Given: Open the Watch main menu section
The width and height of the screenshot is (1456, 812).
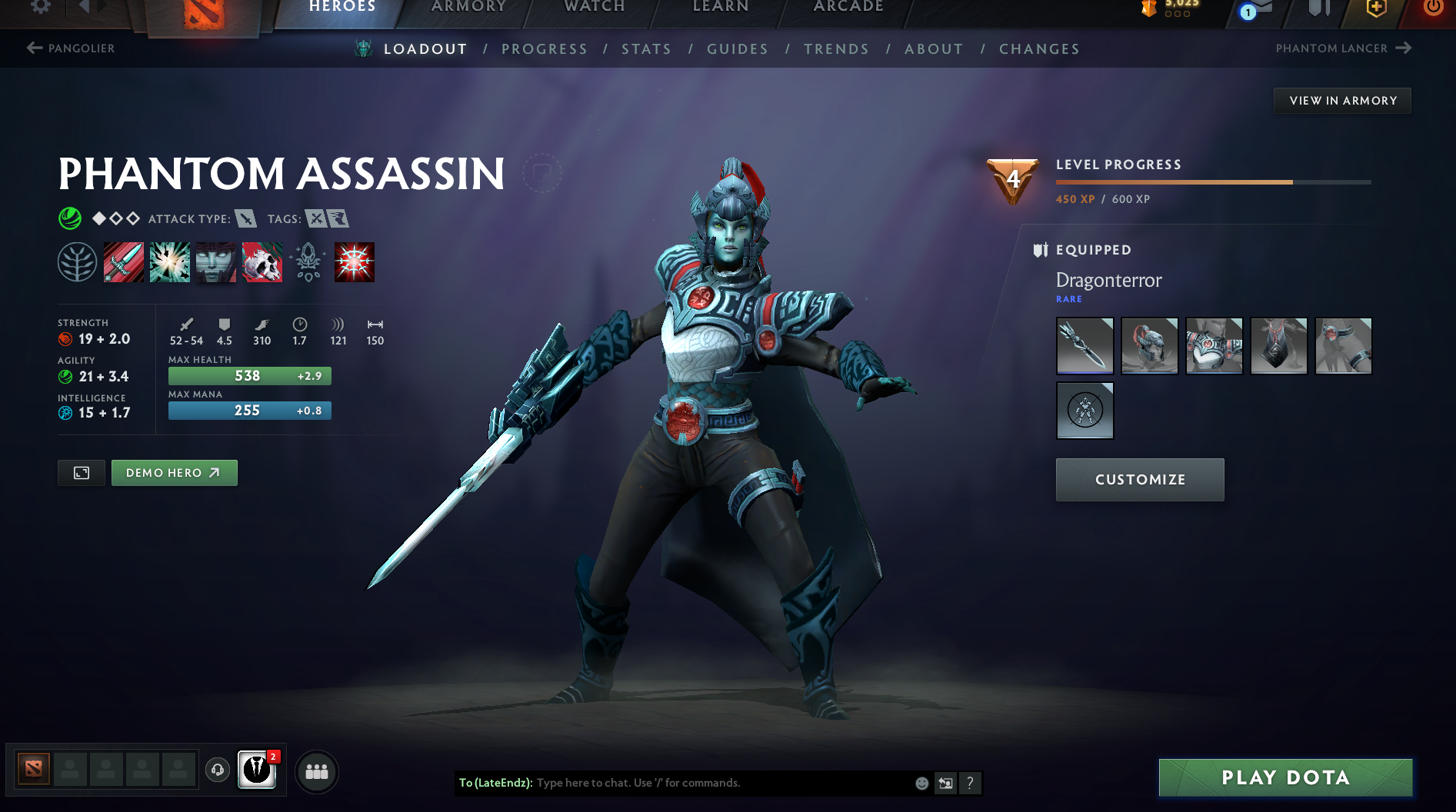Looking at the screenshot, I should tap(595, 7).
